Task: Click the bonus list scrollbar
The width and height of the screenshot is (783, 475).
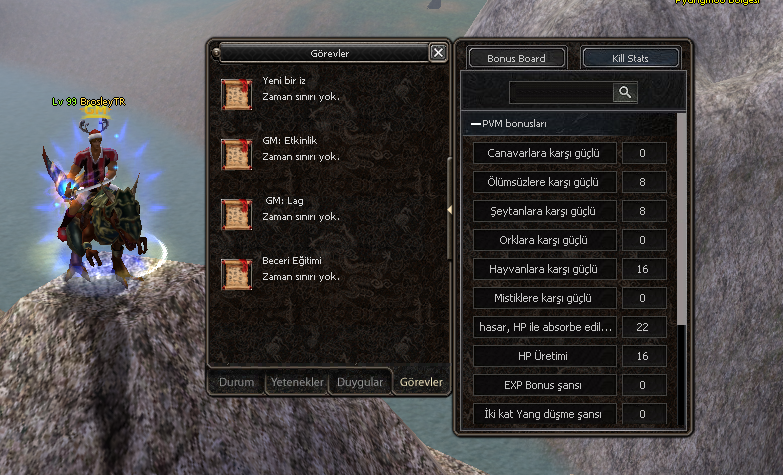Action: coord(682,220)
